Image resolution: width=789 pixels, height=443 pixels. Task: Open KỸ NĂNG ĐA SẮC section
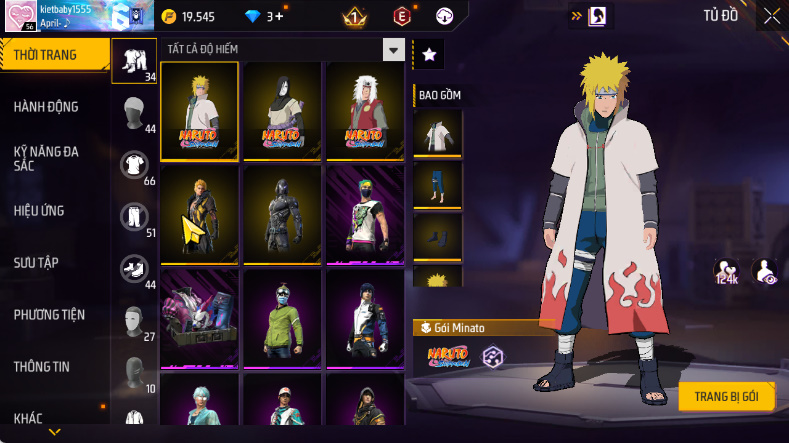[46, 158]
